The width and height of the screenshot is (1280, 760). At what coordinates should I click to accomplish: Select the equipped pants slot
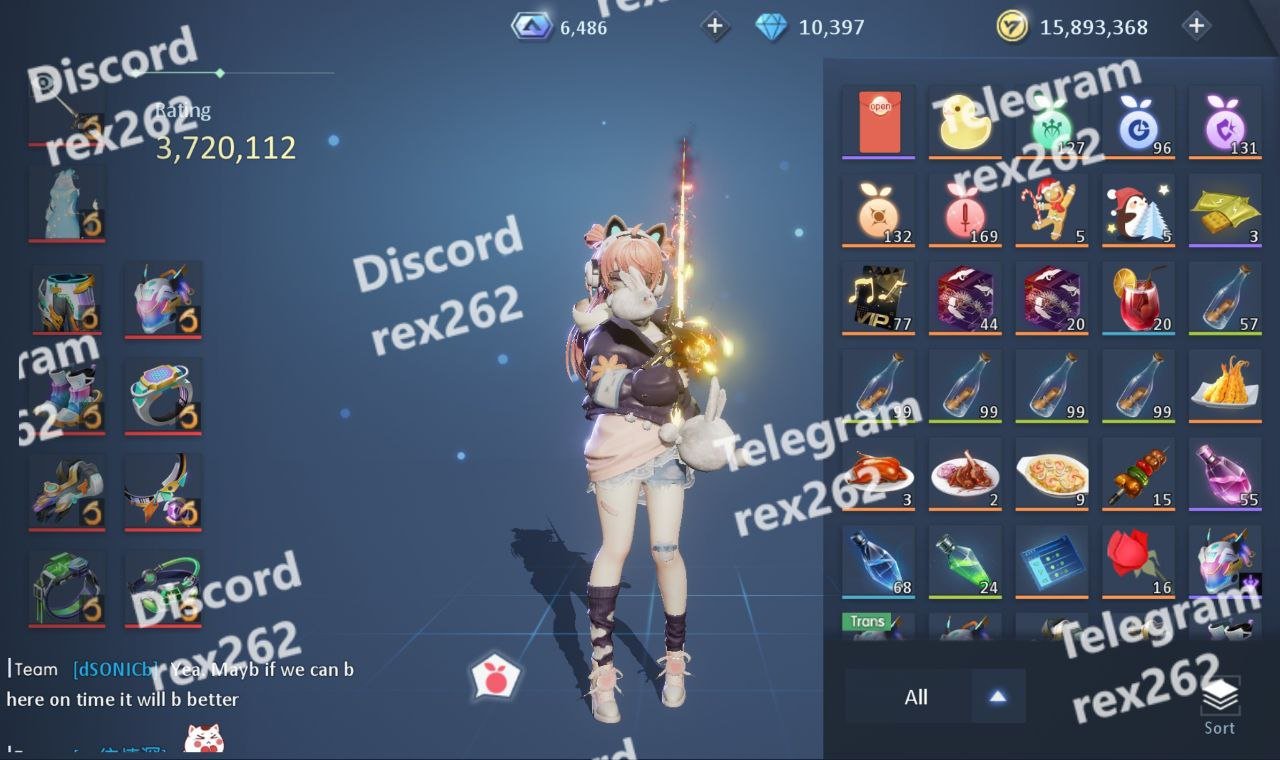pyautogui.click(x=67, y=299)
